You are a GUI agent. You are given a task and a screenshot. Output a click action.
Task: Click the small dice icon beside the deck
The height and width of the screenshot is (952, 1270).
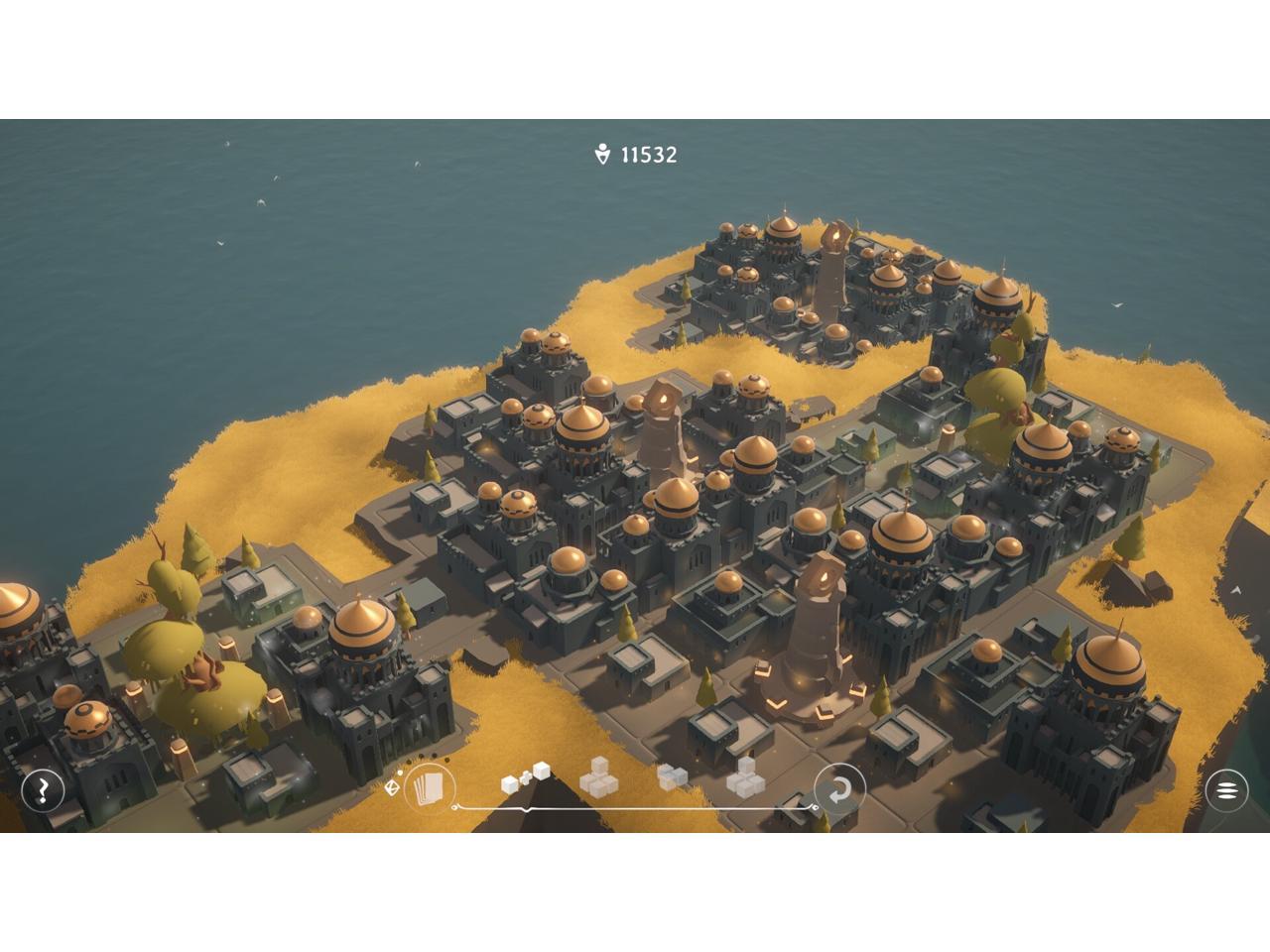point(392,787)
